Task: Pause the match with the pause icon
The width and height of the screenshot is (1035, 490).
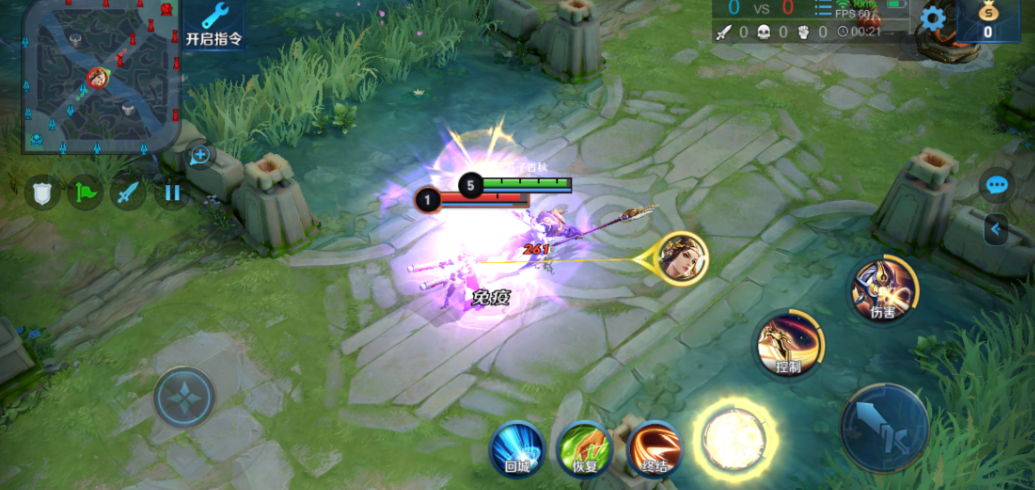Action: tap(172, 191)
